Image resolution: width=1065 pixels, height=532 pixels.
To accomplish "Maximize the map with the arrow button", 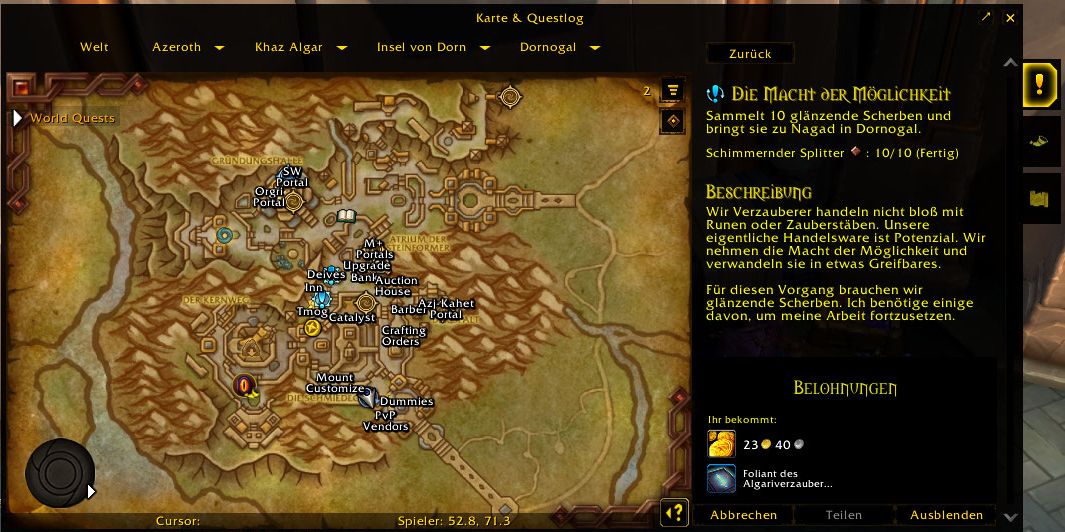I will (x=986, y=18).
